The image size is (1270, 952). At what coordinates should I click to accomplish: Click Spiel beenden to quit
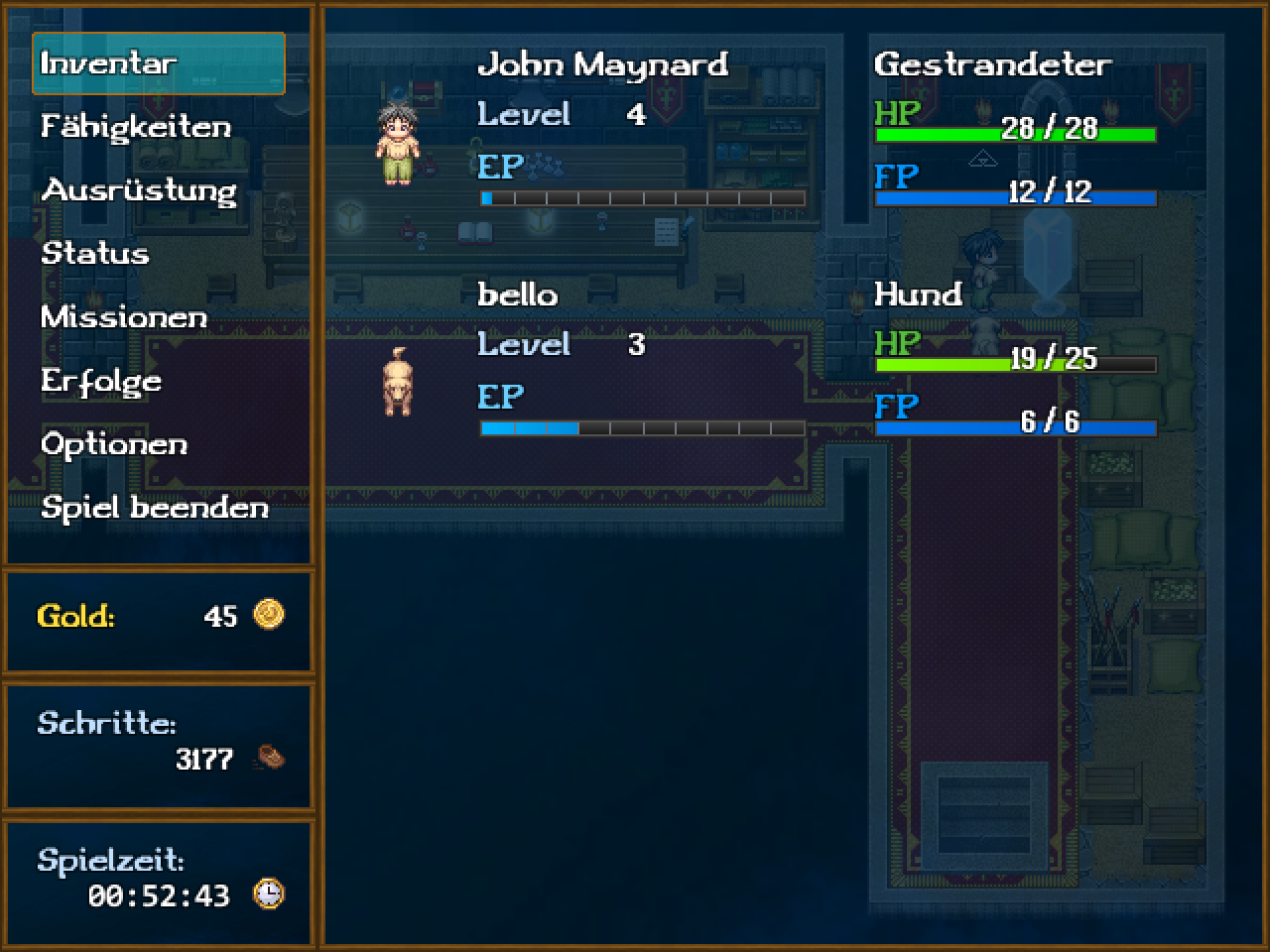pyautogui.click(x=155, y=508)
